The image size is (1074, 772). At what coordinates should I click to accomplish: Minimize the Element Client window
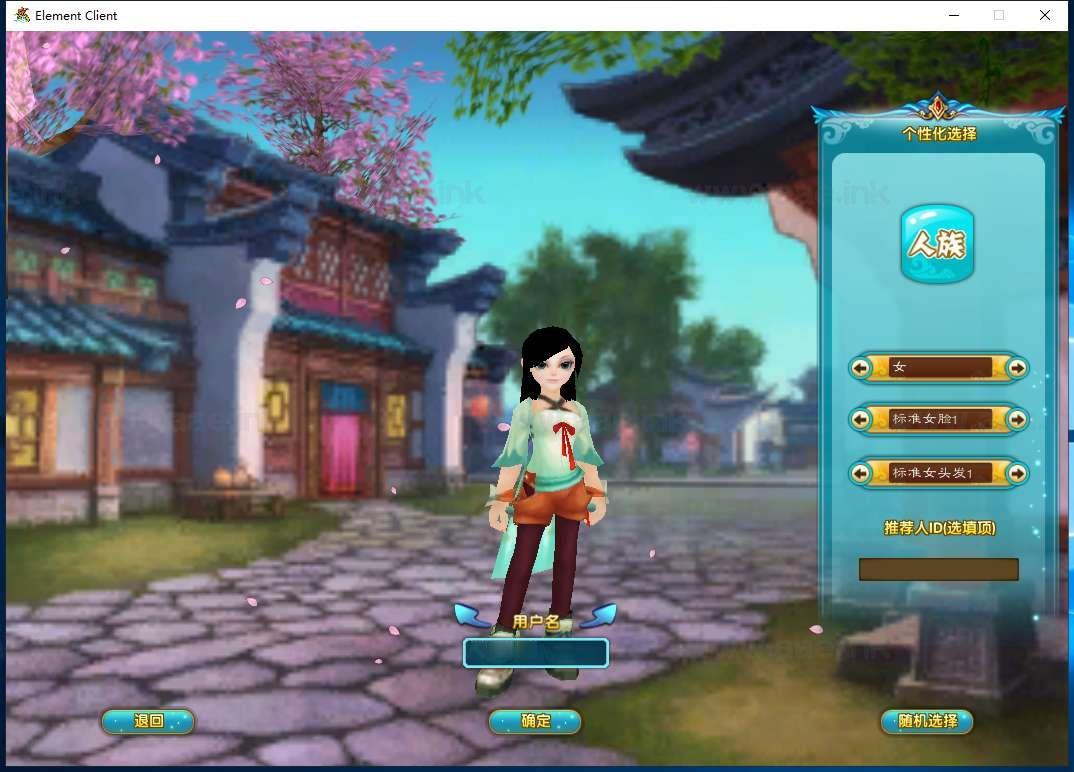coord(953,15)
